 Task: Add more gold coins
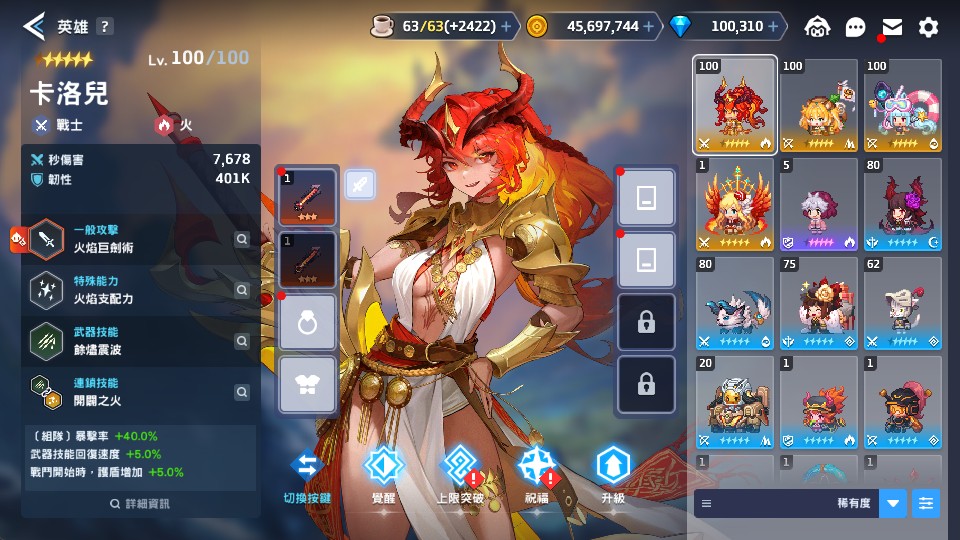(650, 27)
